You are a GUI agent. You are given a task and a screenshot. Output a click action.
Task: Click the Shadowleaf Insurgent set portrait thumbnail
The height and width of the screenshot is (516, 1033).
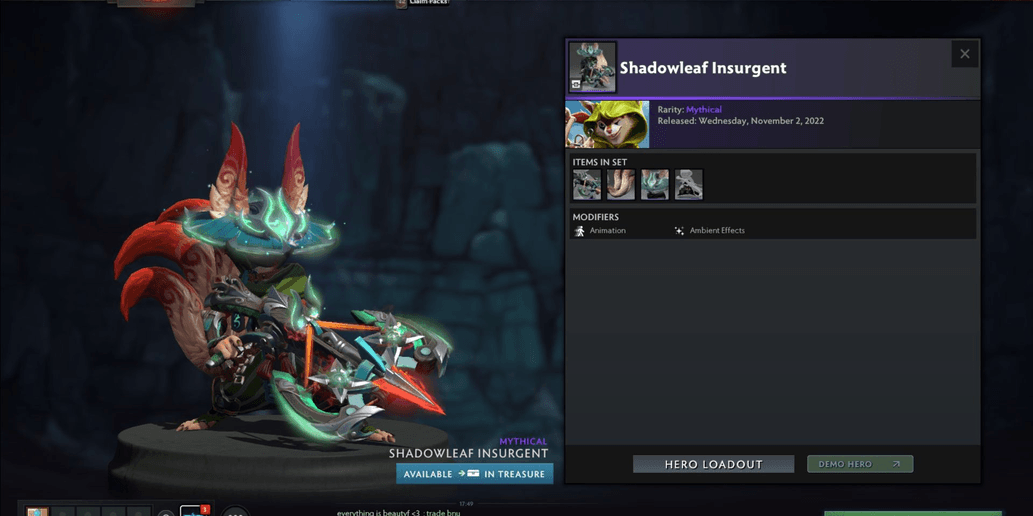592,67
